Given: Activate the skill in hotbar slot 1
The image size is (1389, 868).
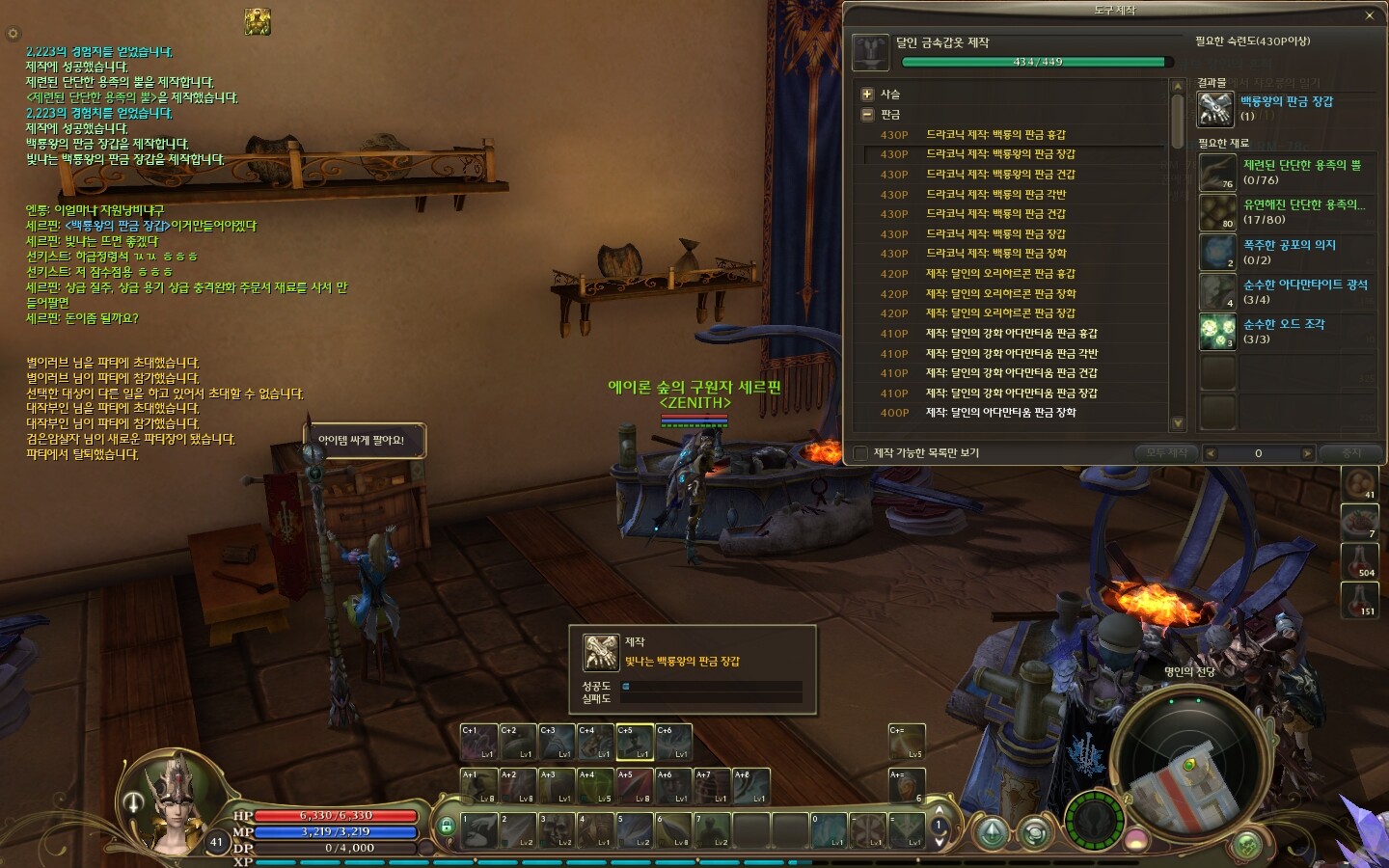Looking at the screenshot, I should 479,830.
